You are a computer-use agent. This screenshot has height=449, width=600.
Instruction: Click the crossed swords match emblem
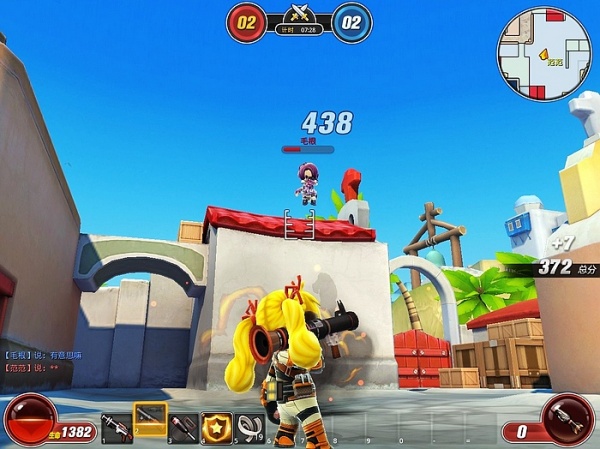[299, 14]
